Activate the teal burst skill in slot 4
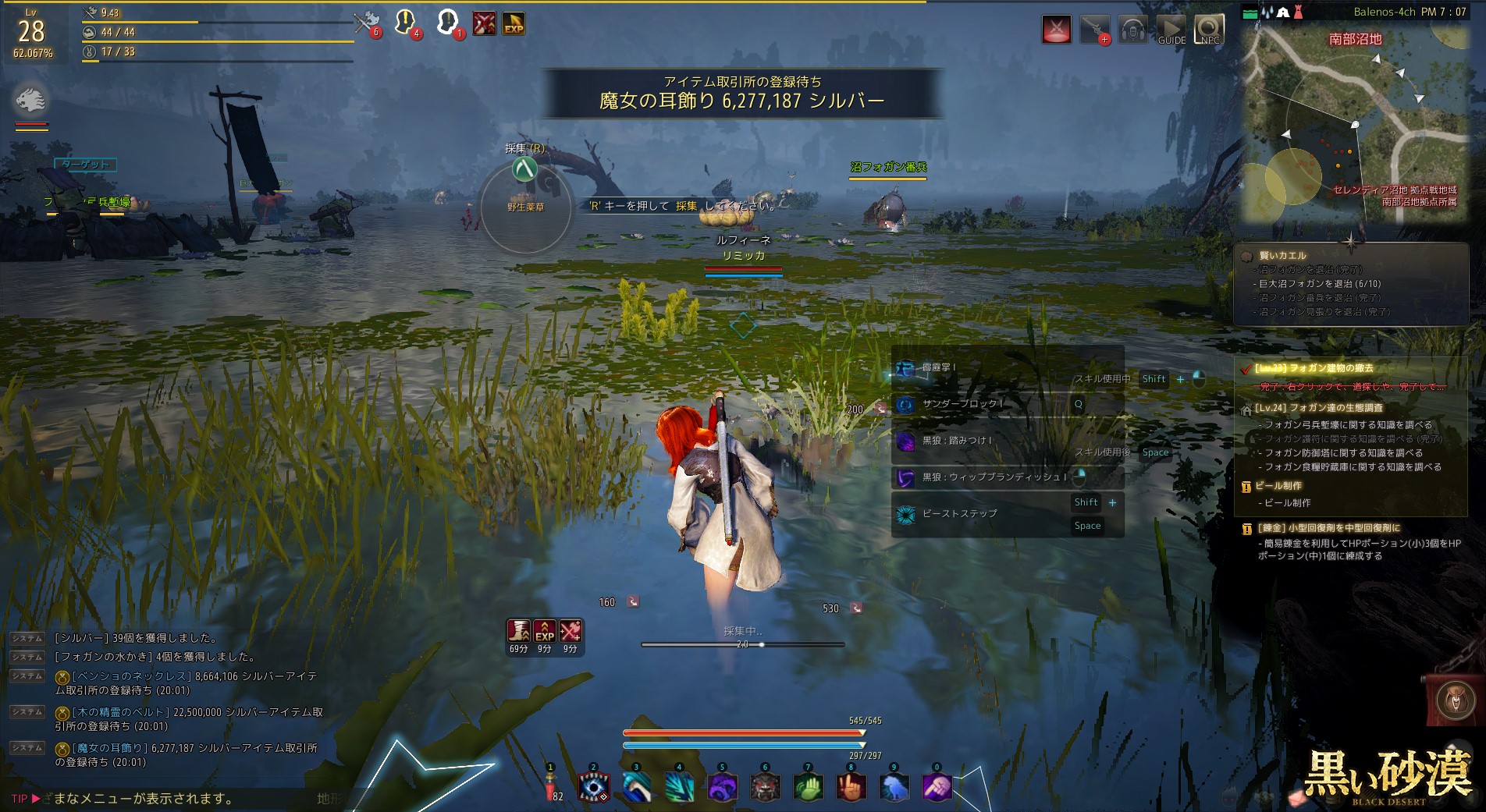 click(x=679, y=786)
